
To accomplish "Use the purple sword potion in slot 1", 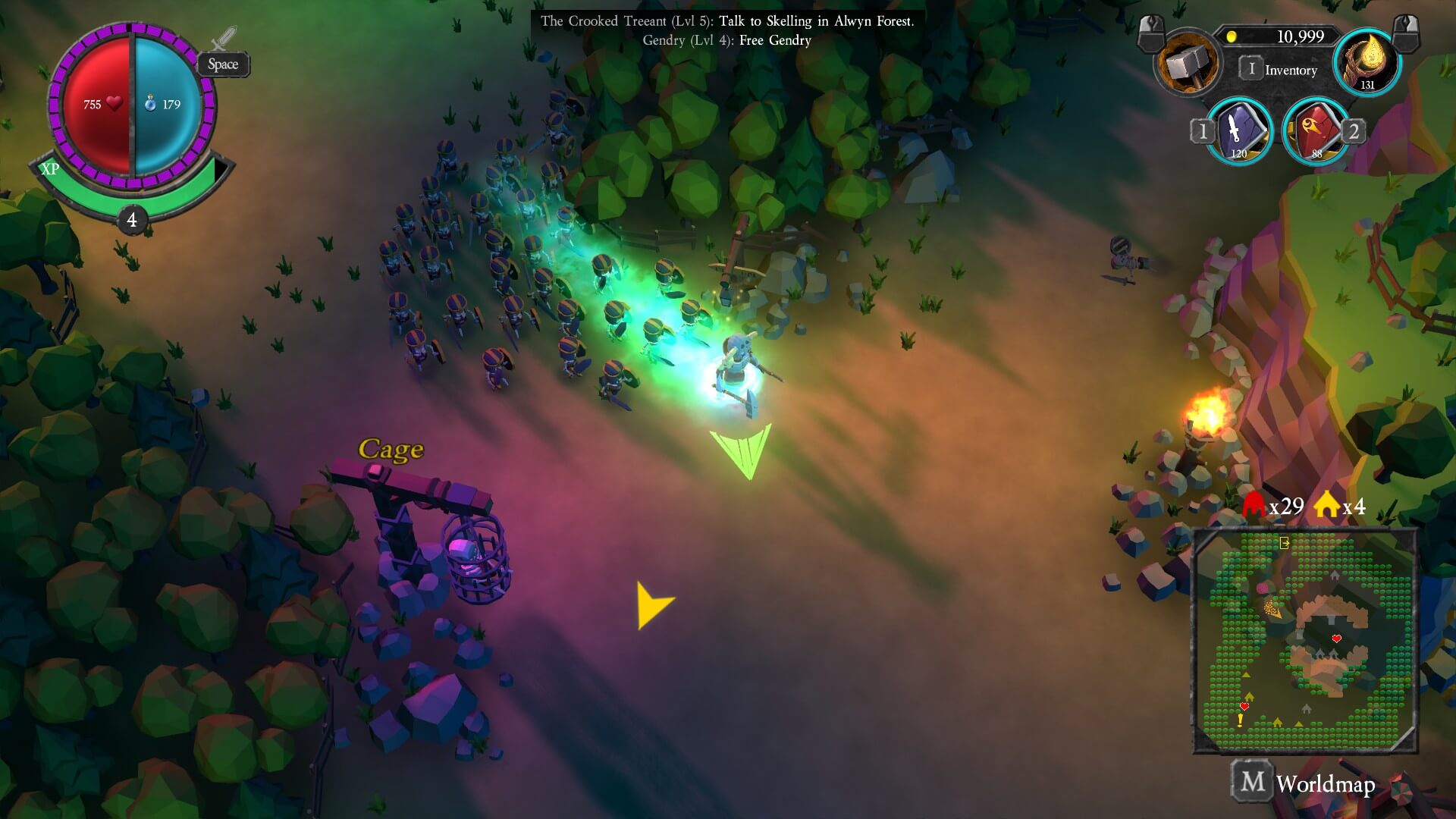I will click(x=1239, y=132).
